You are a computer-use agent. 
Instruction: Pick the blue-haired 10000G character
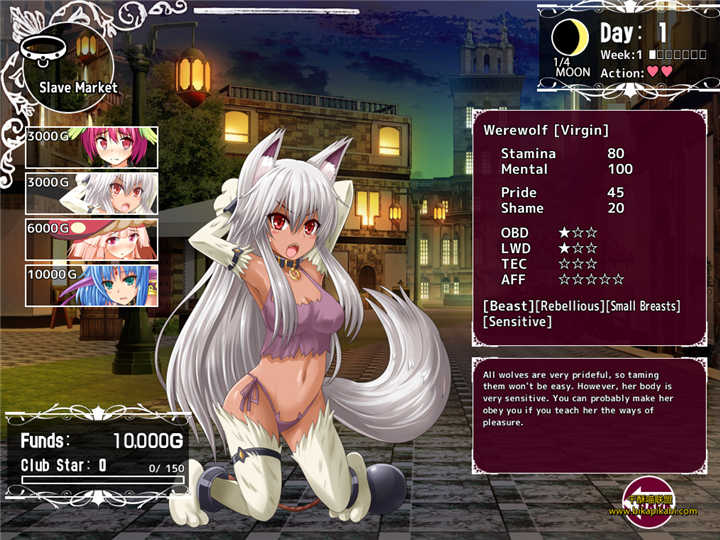(x=92, y=285)
